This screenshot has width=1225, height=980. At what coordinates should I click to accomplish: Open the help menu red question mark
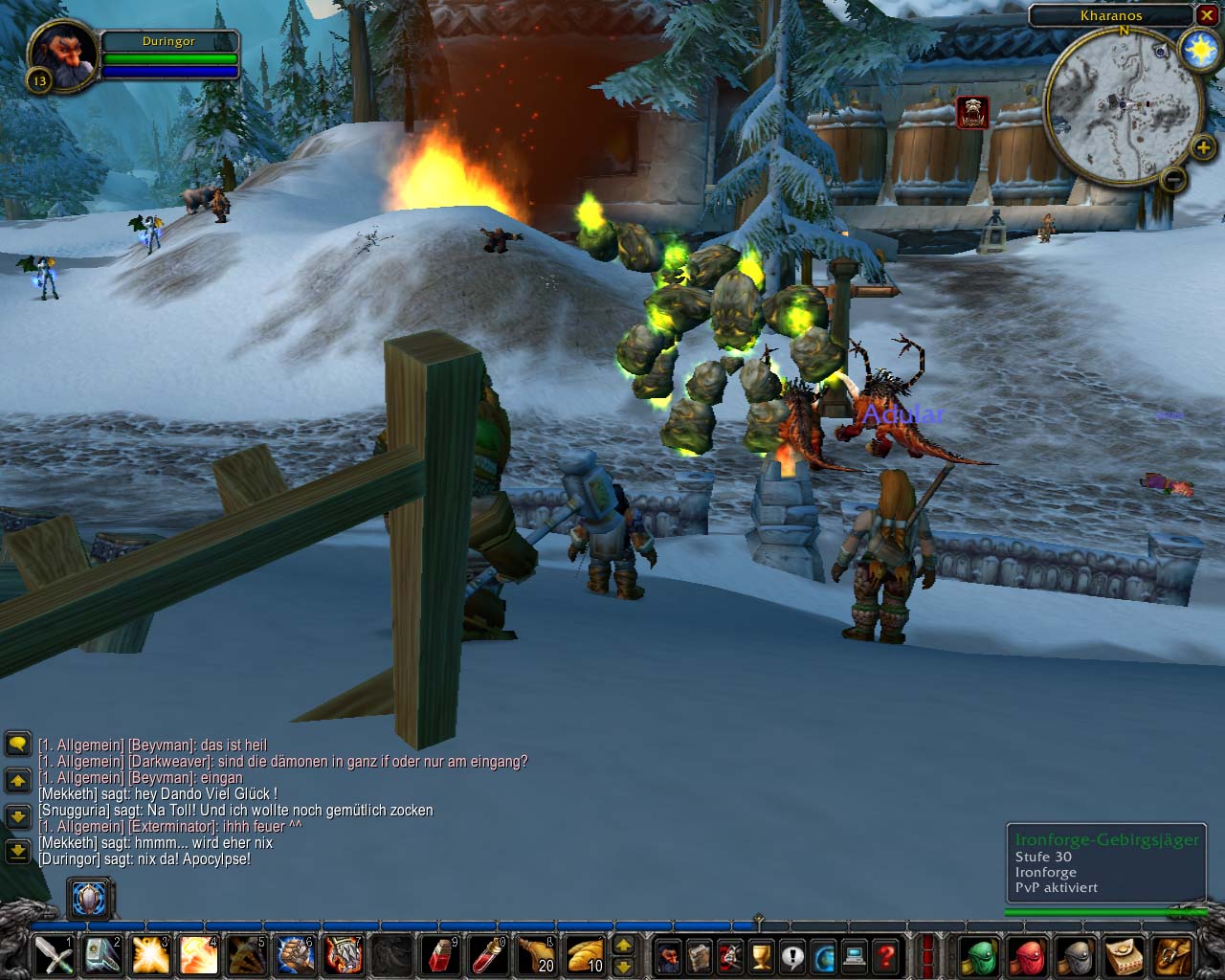tap(886, 954)
